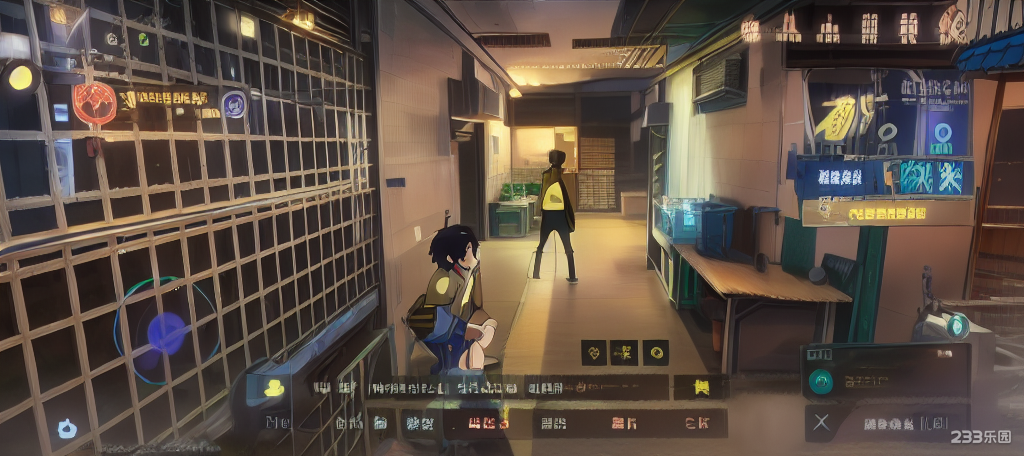Select the yellow flower icon square
This screenshot has width=1024, height=456.
click(624, 352)
